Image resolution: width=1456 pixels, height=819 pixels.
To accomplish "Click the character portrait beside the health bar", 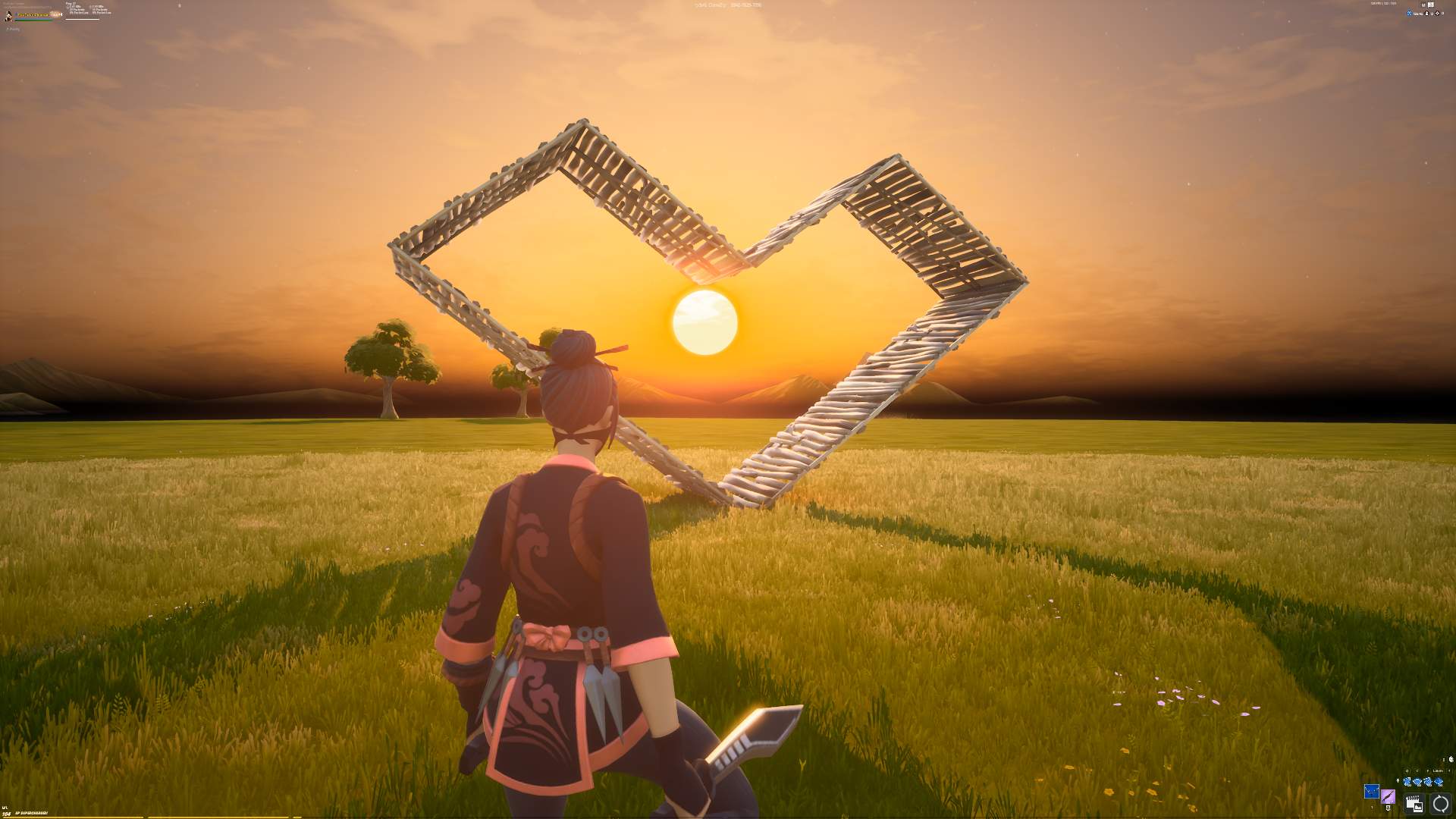I will point(8,15).
